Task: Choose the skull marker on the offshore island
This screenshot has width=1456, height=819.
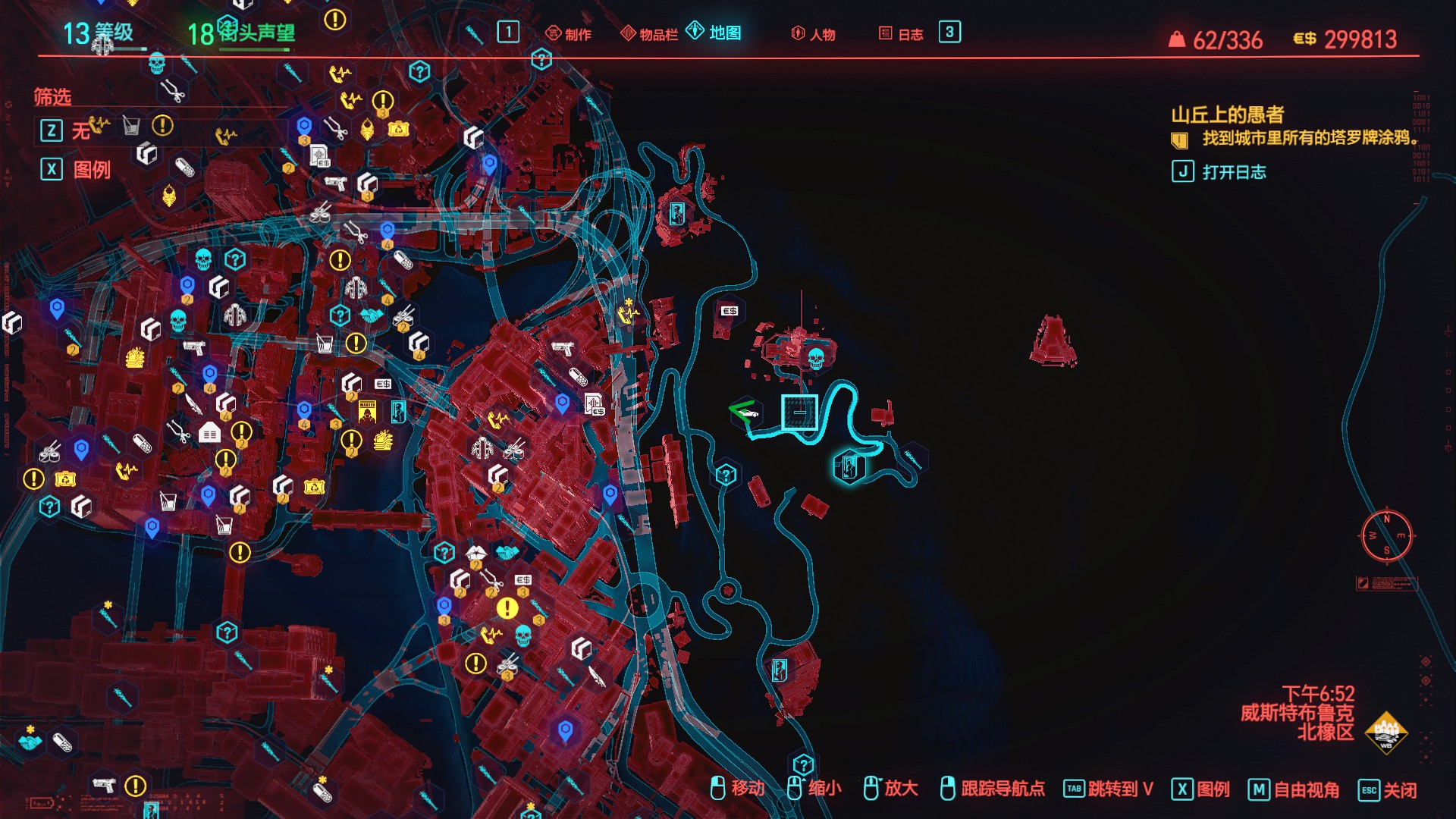Action: [816, 357]
